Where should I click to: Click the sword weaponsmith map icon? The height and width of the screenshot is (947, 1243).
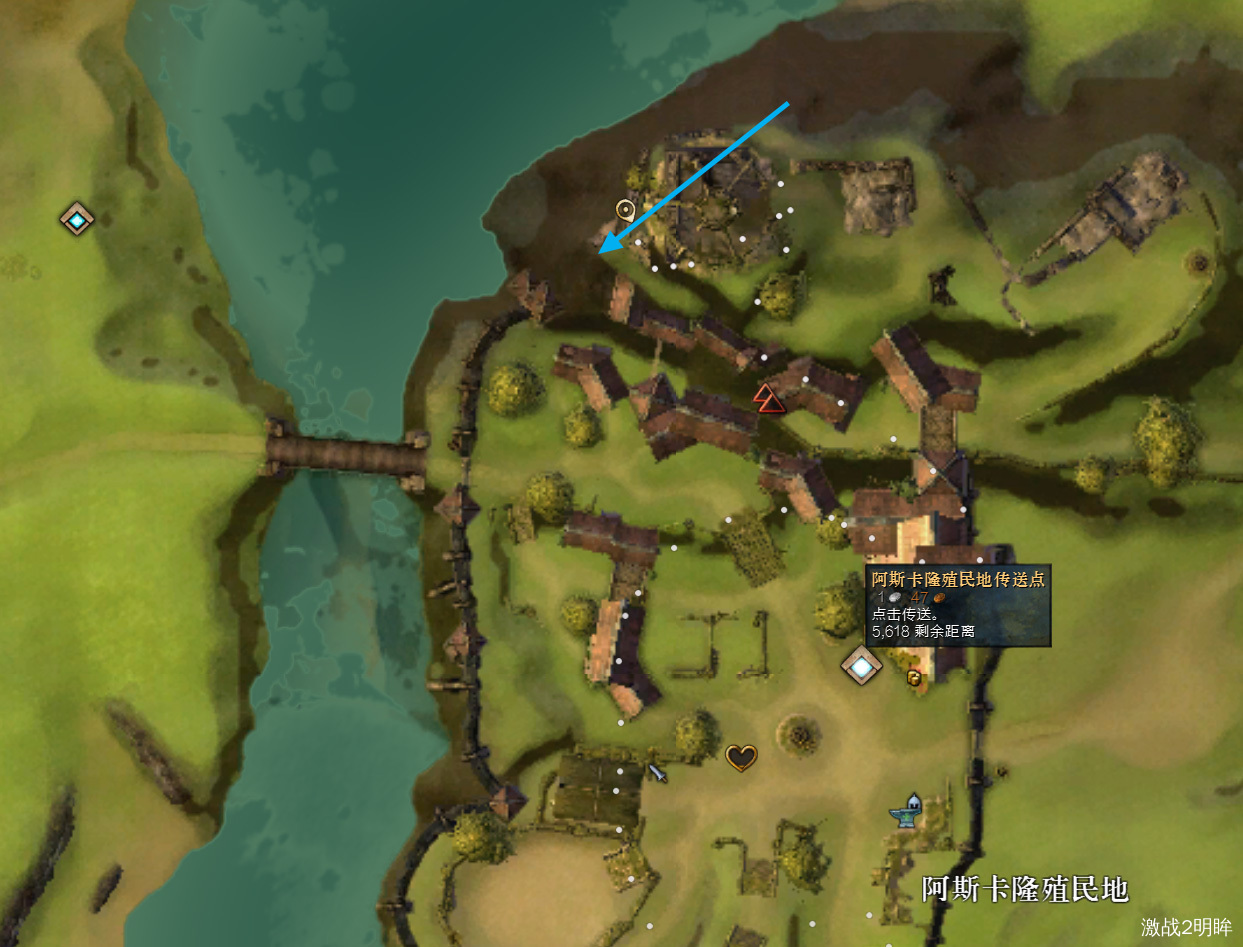[657, 772]
